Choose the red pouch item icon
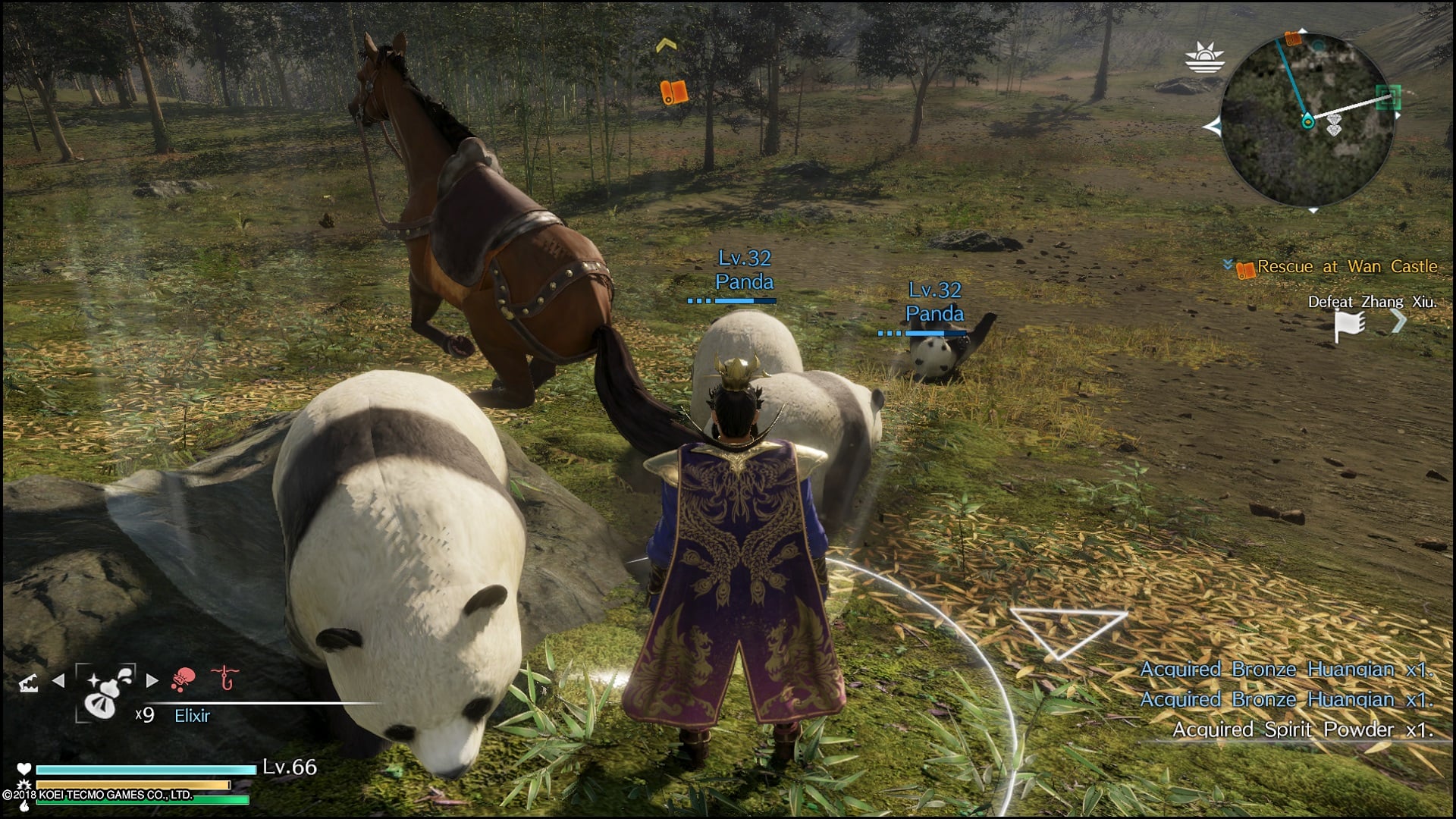This screenshot has width=1456, height=819. 184,679
